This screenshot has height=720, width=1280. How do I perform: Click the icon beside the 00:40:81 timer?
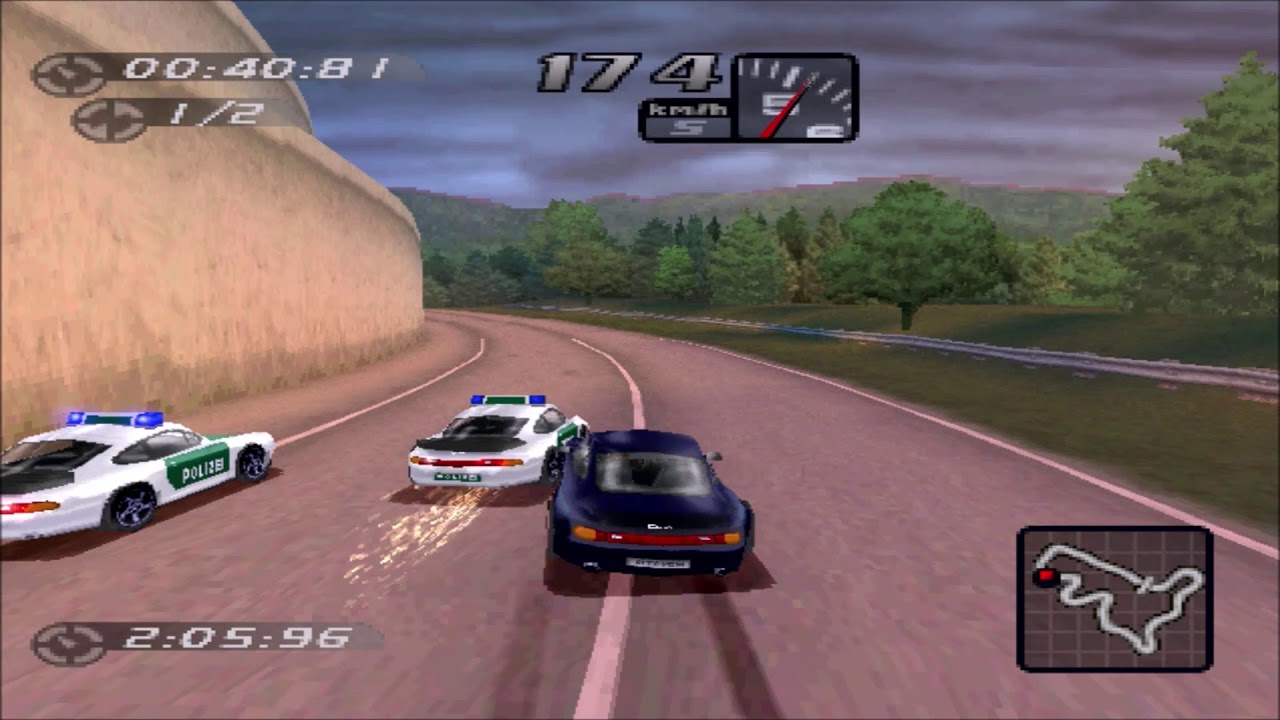click(69, 74)
